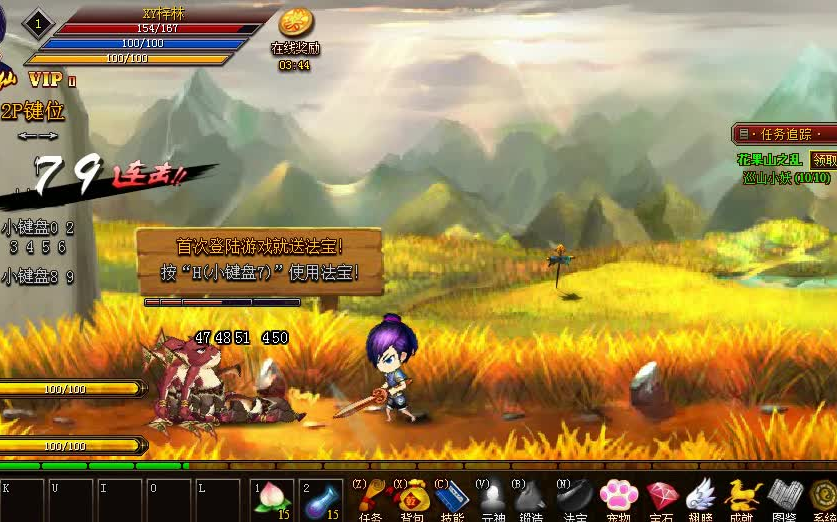Open the 宠物 pet paw menu
The image size is (837, 522).
point(618,497)
